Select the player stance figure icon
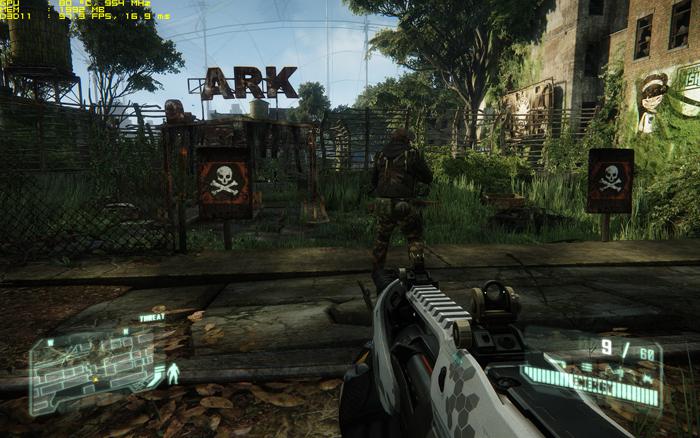Viewport: 700px width, 438px height. (174, 375)
